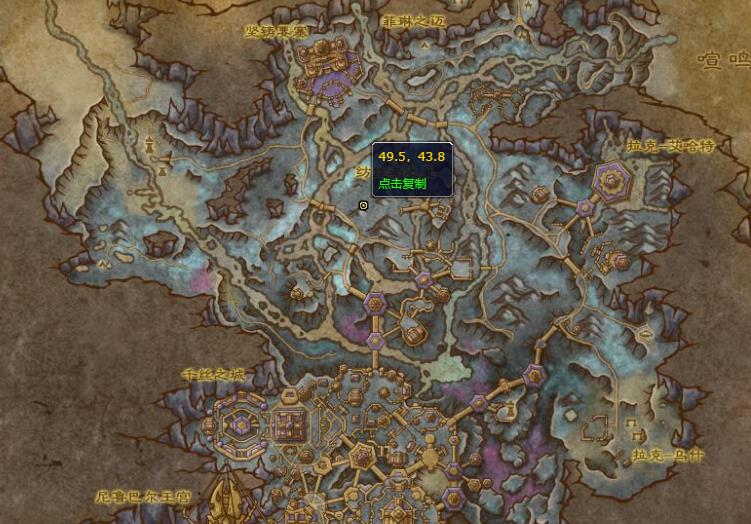Click the green 点击复制 copy text
The height and width of the screenshot is (524, 751).
point(402,184)
